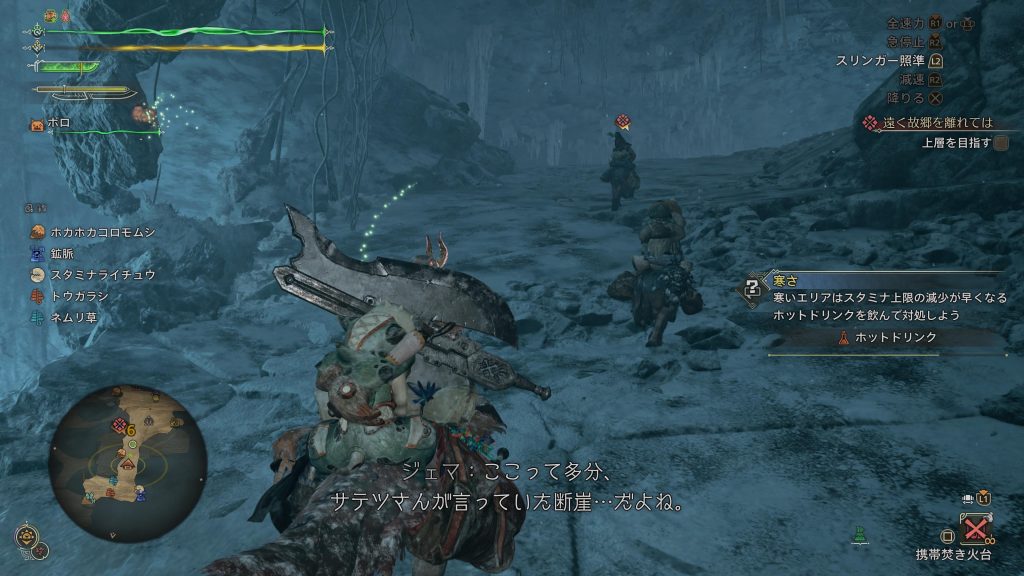Select スタミナライチュウ in the nearby list
The height and width of the screenshot is (576, 1024).
(x=91, y=274)
